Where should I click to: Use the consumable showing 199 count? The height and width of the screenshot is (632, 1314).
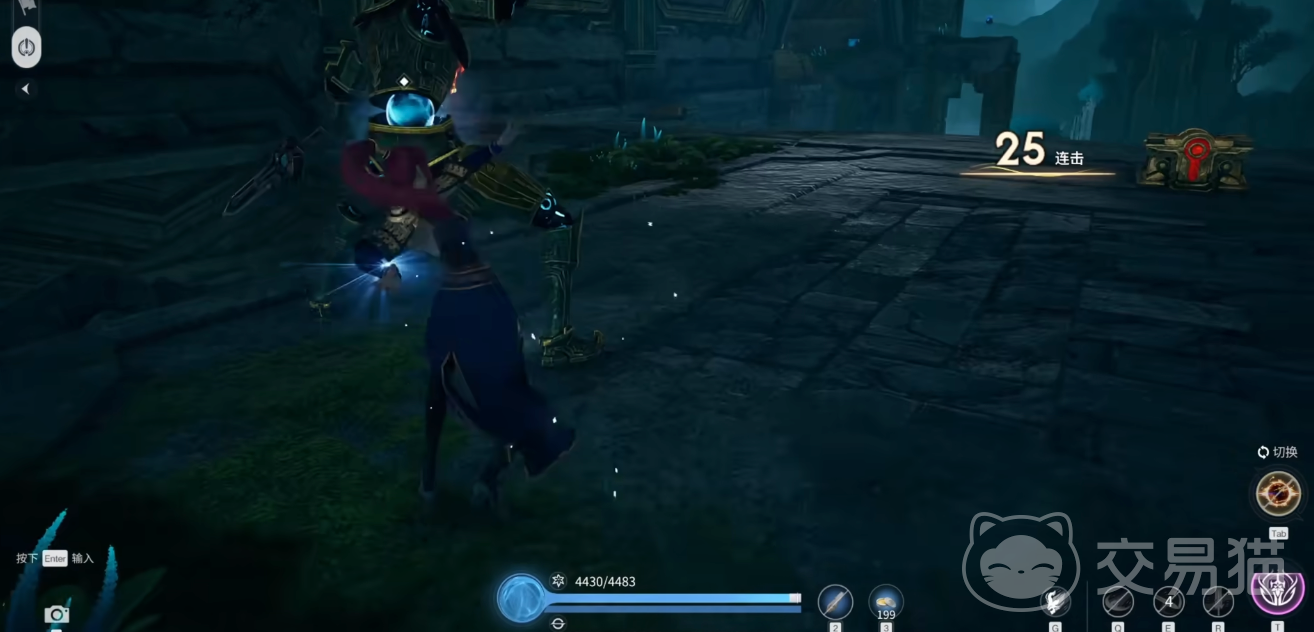click(886, 601)
